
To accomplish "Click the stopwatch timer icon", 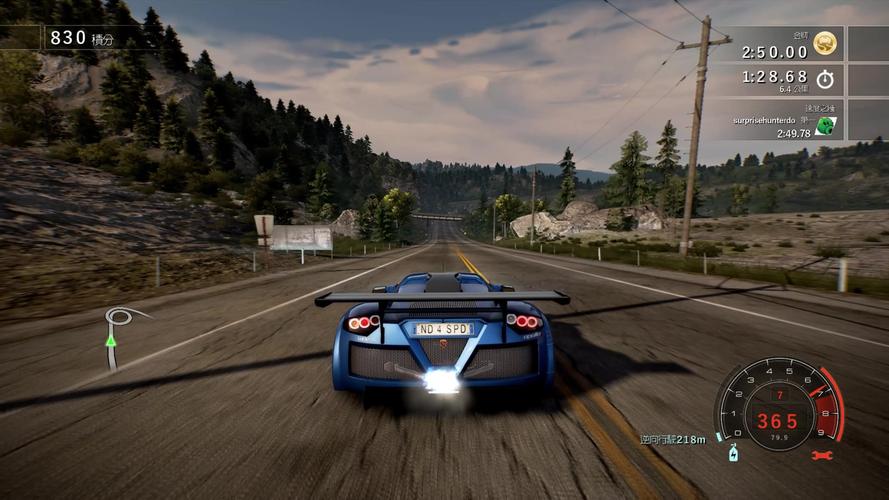I will 825,79.
